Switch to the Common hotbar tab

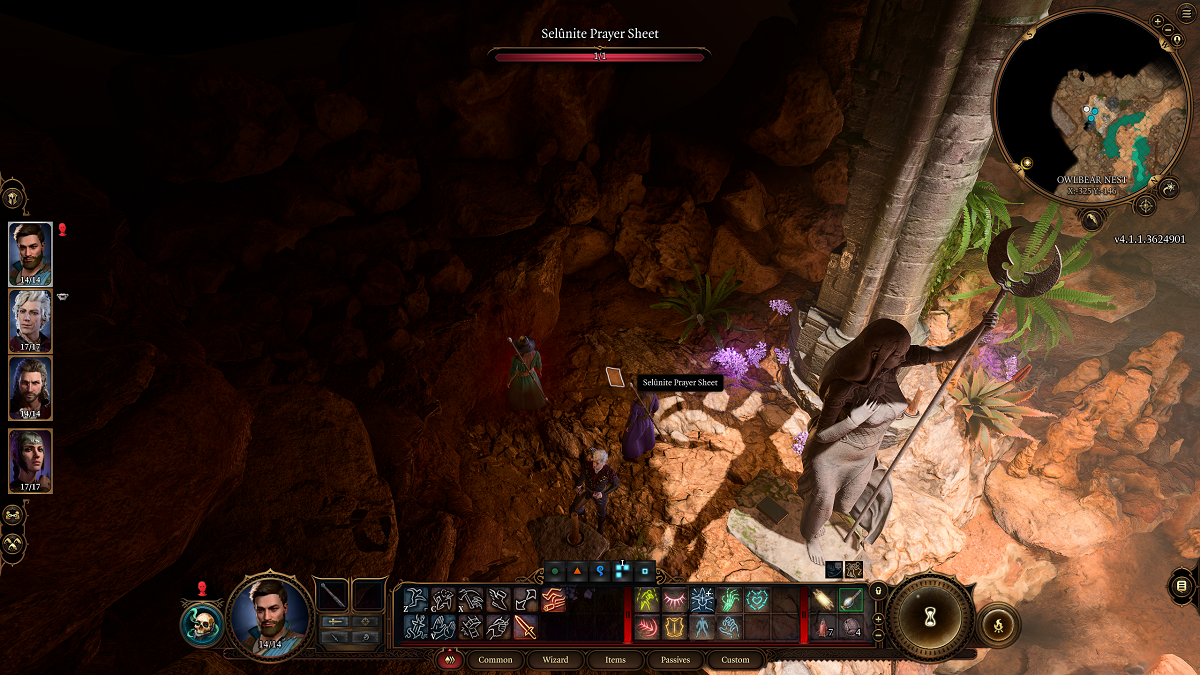495,660
